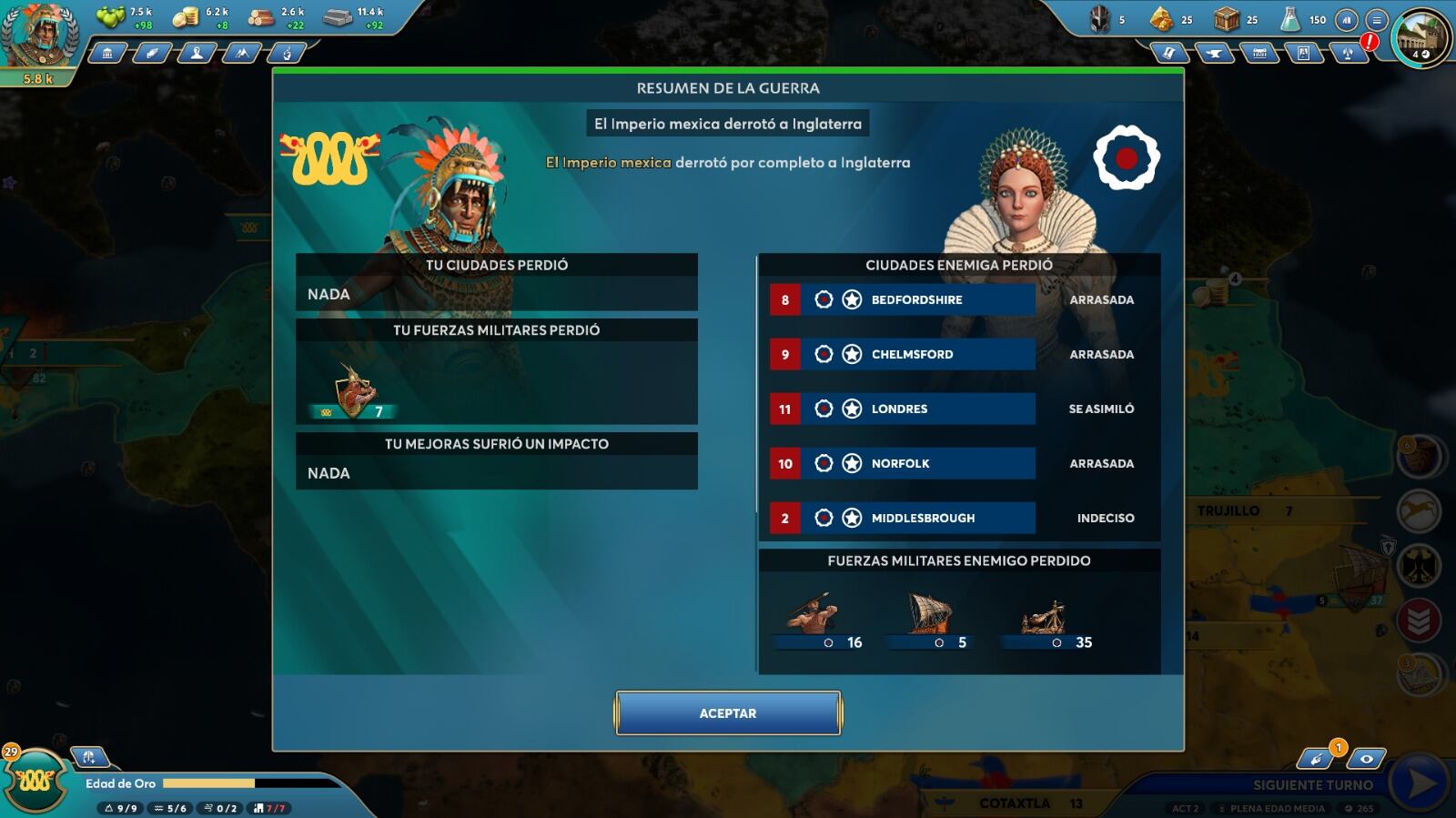The height and width of the screenshot is (818, 1456).
Task: Toggle the eye visibility button
Action: [x=1366, y=758]
